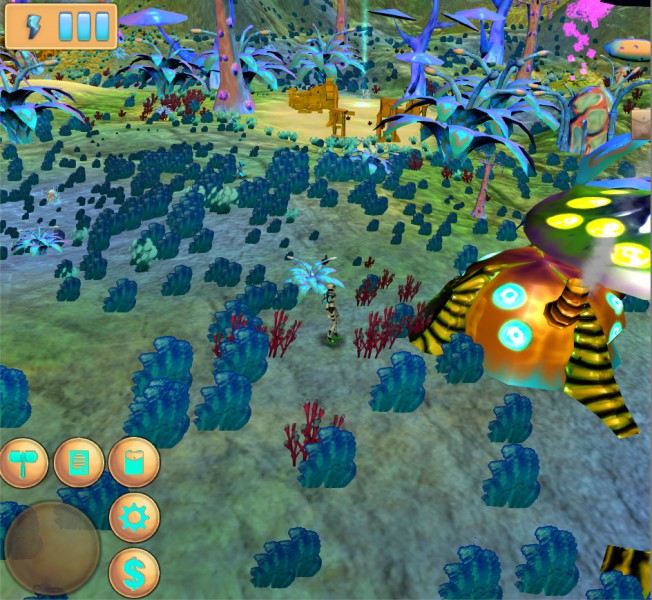
Task: Open the hammer build menu
Action: click(24, 462)
